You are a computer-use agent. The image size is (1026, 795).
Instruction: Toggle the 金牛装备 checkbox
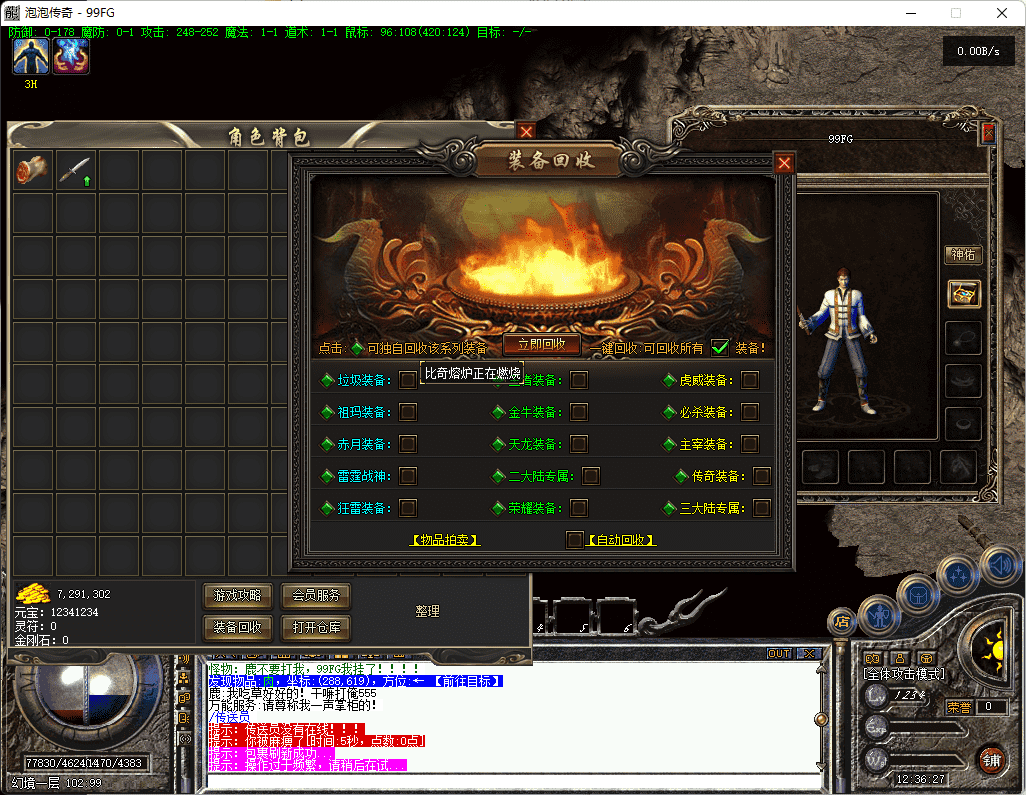tap(579, 412)
